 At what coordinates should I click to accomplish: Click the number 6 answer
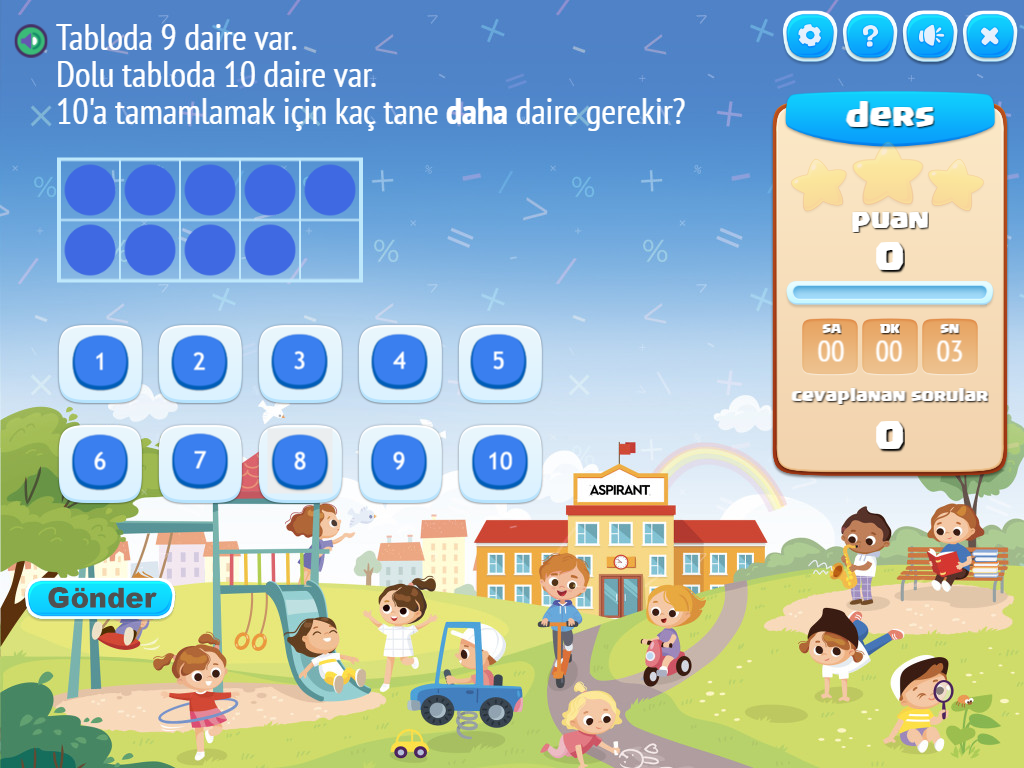coord(100,462)
